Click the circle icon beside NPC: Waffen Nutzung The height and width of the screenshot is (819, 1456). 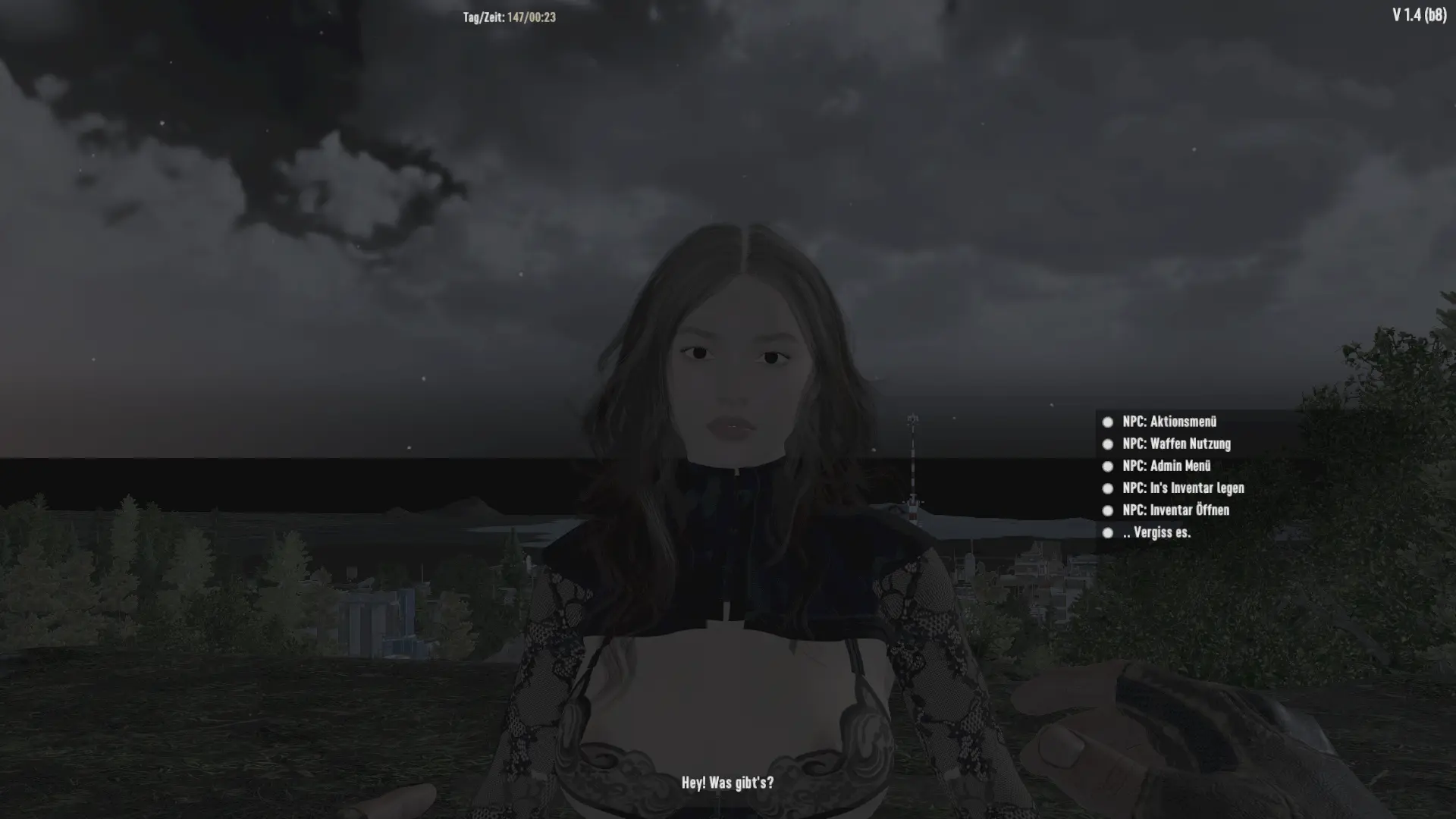tap(1108, 444)
